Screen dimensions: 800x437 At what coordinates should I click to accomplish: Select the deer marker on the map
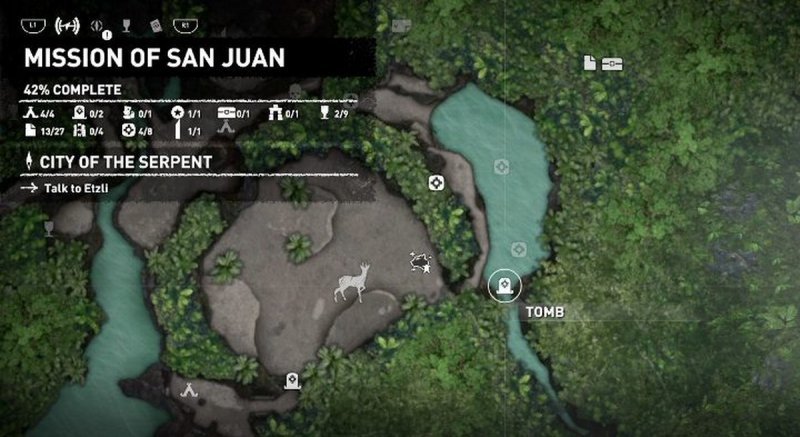(352, 282)
